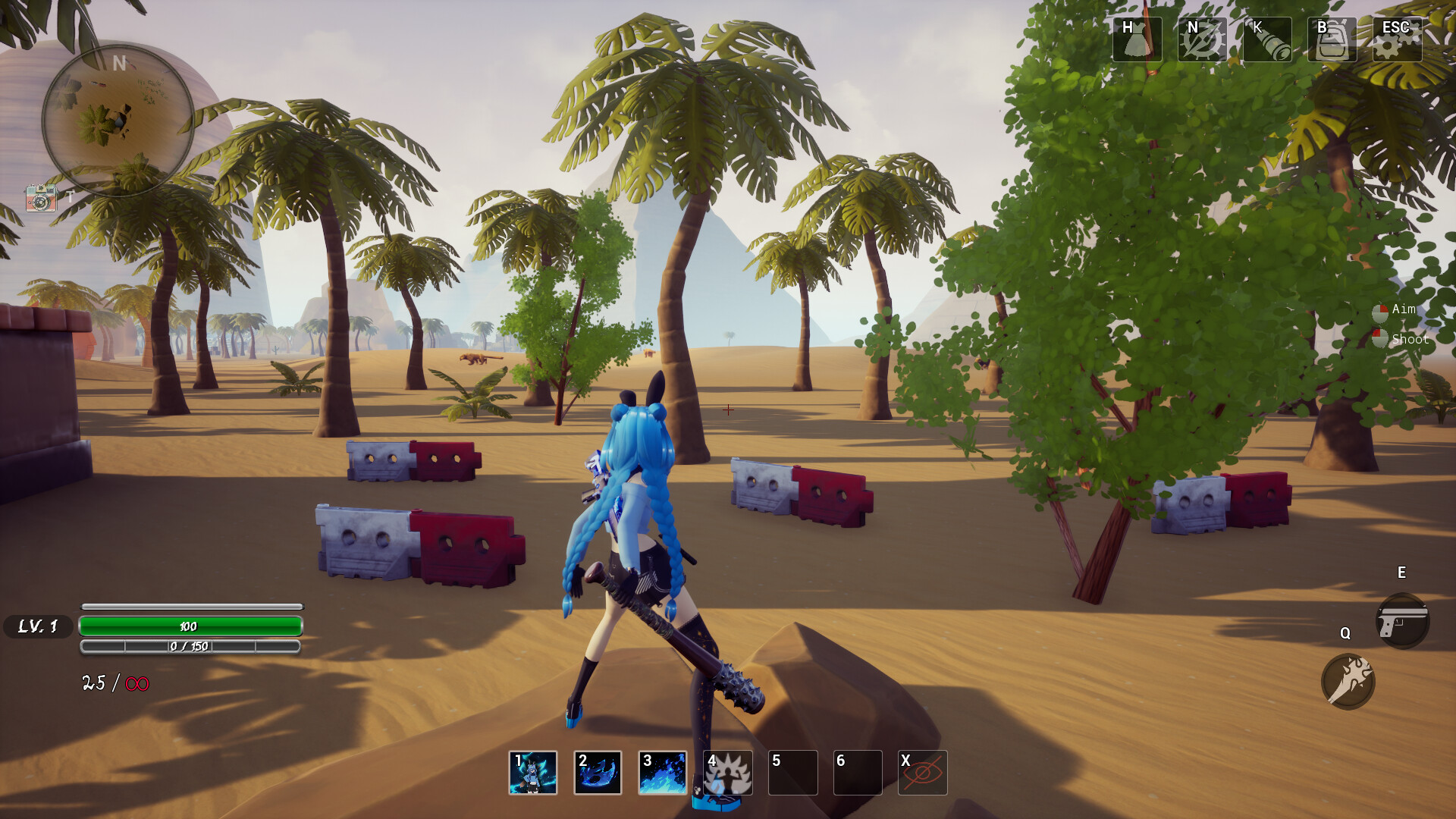Viewport: 1456px width, 819px height.
Task: Select the fire wave ability in slot 3
Action: point(662,772)
